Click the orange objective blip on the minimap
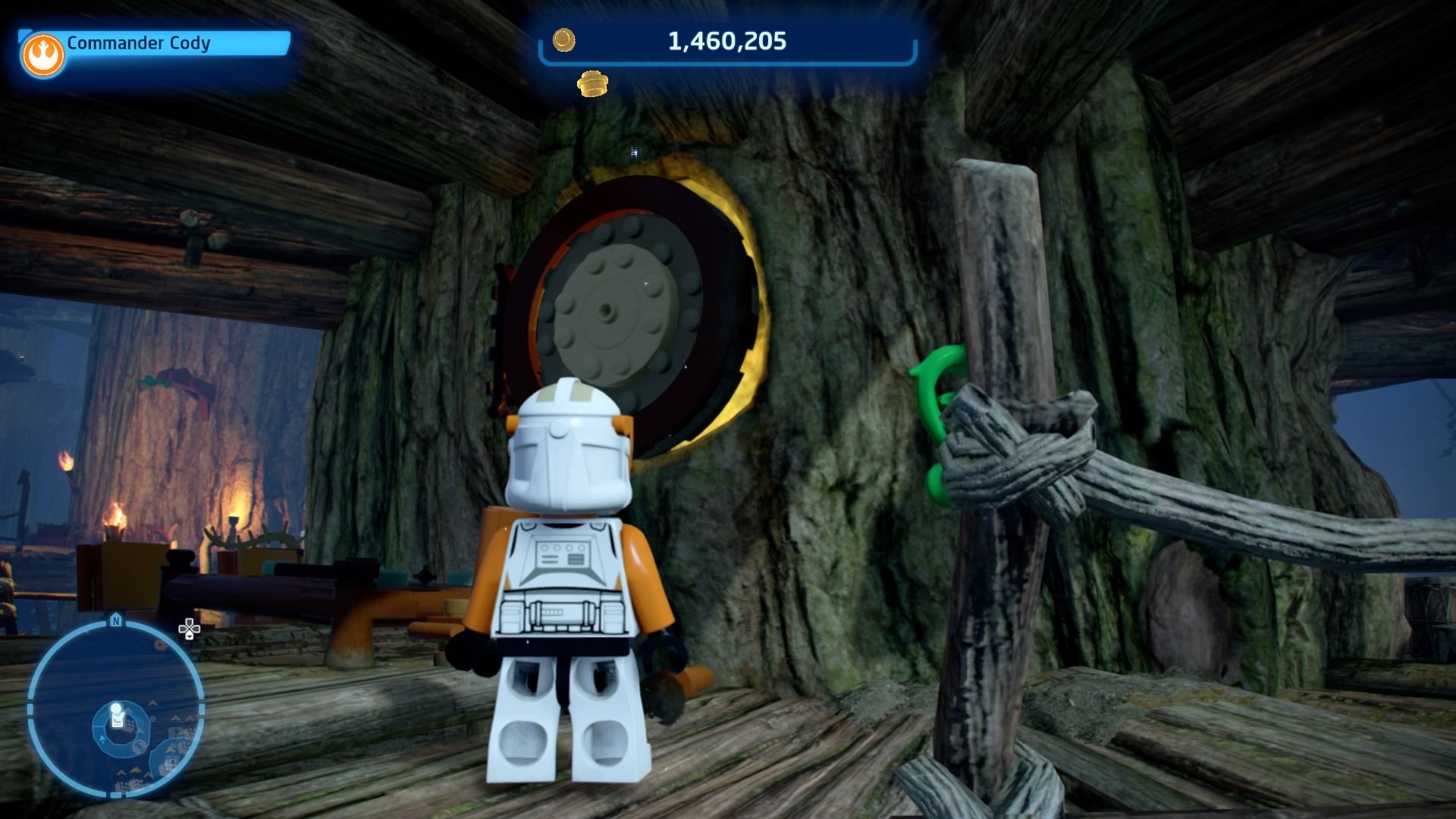 [x=161, y=645]
